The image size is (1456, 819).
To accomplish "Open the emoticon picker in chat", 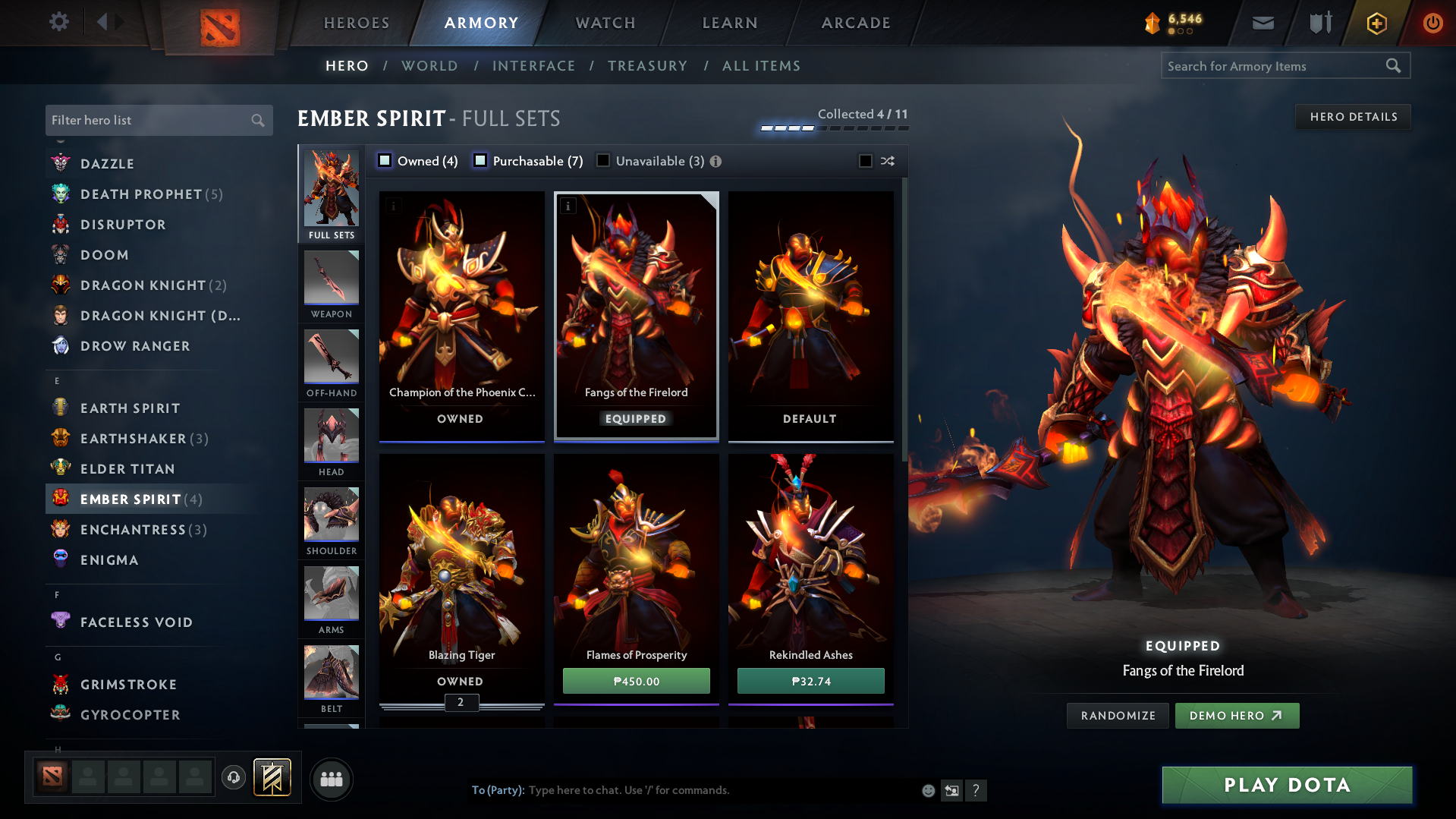I will coord(928,790).
